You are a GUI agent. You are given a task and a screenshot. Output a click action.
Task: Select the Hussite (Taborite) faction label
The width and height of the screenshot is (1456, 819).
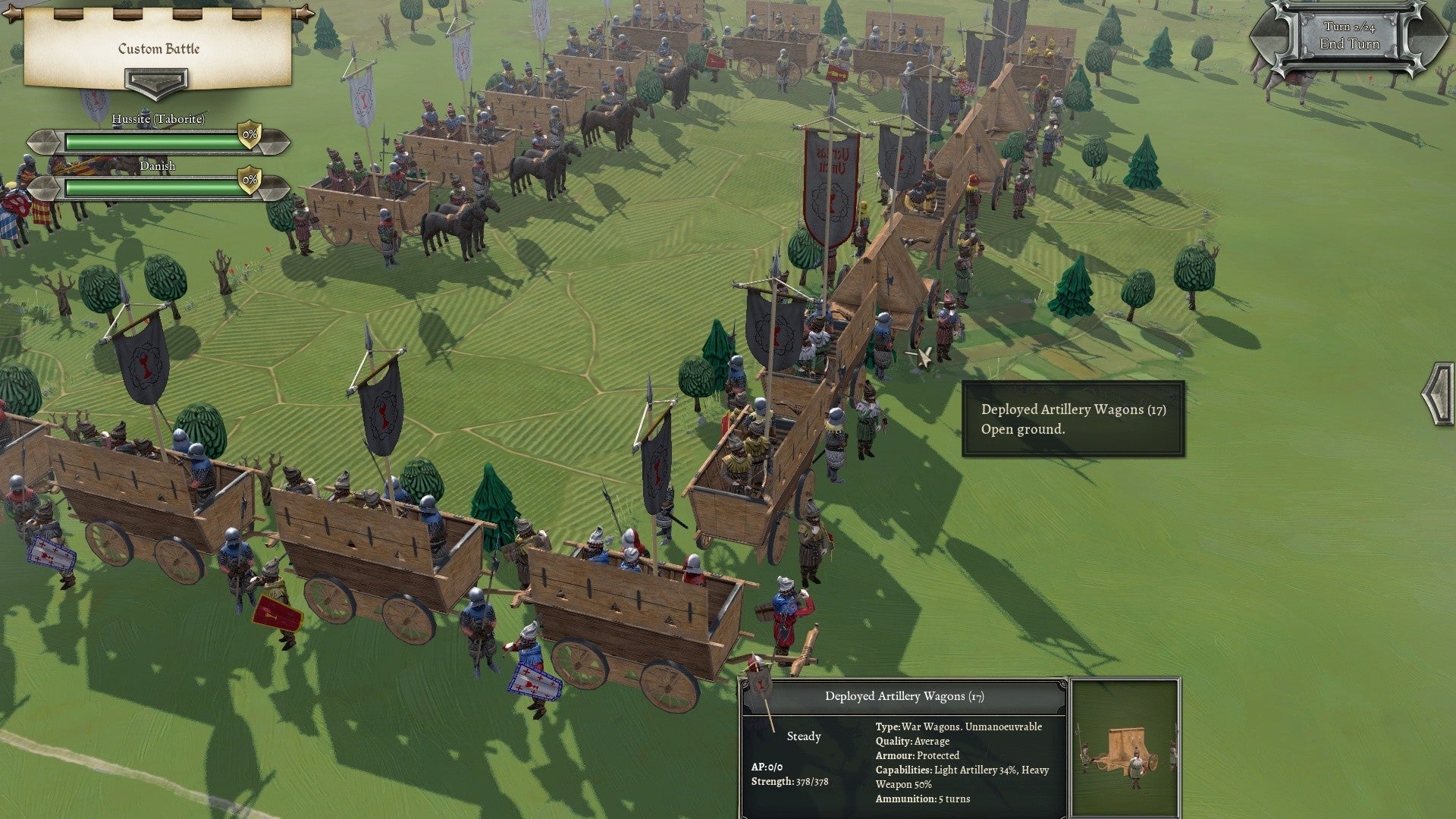(159, 119)
